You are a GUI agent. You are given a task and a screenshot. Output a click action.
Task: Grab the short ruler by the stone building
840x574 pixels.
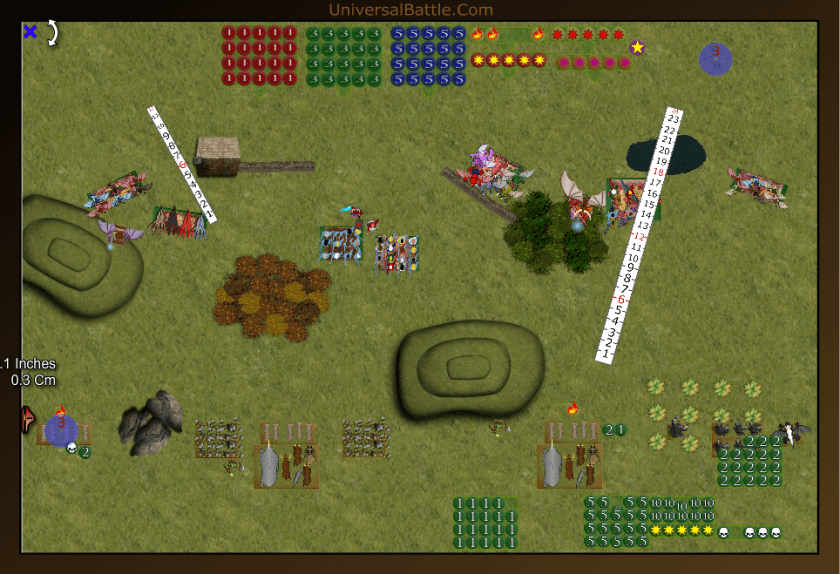click(x=181, y=162)
